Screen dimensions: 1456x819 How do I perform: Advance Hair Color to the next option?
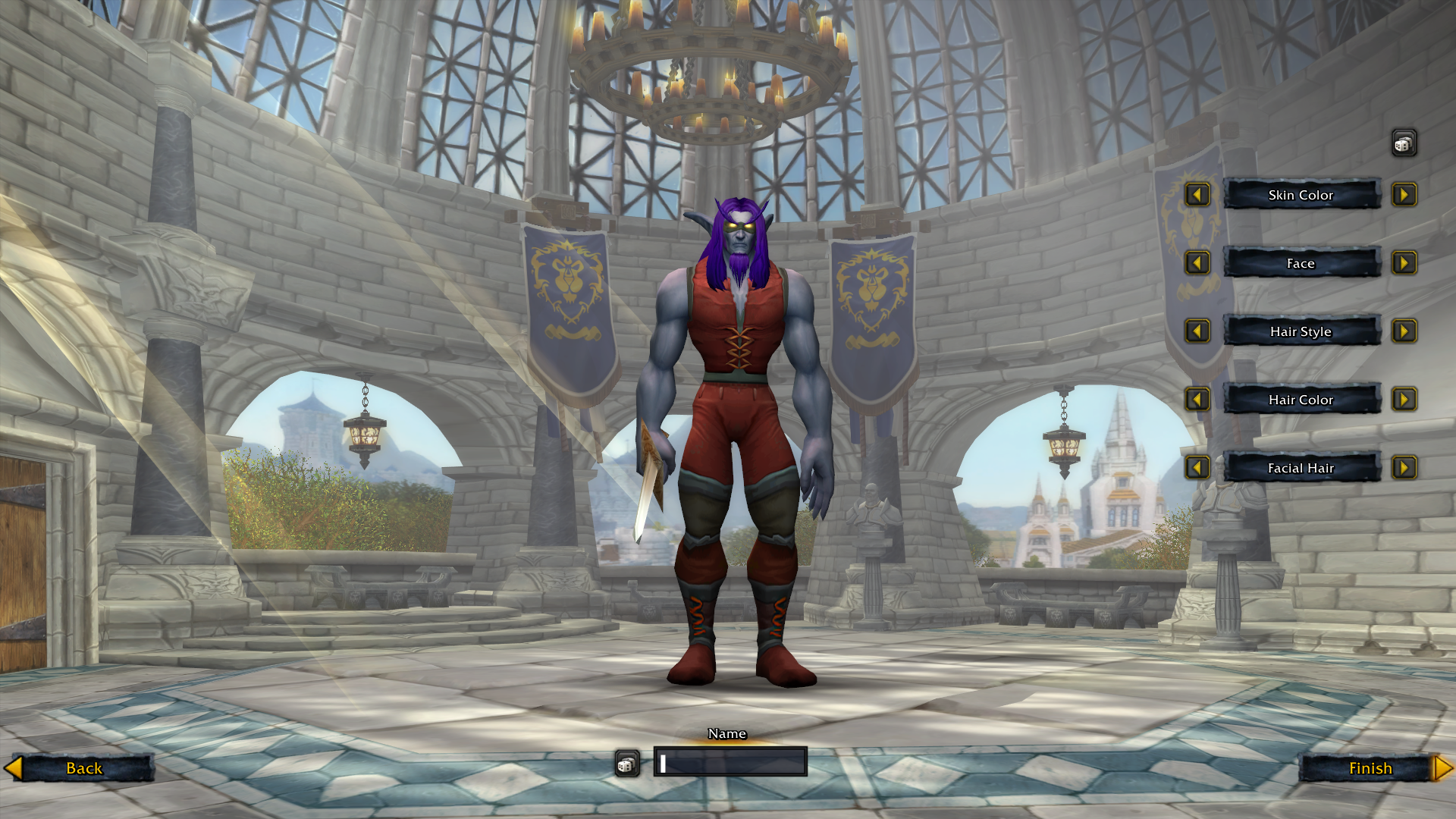(1405, 400)
